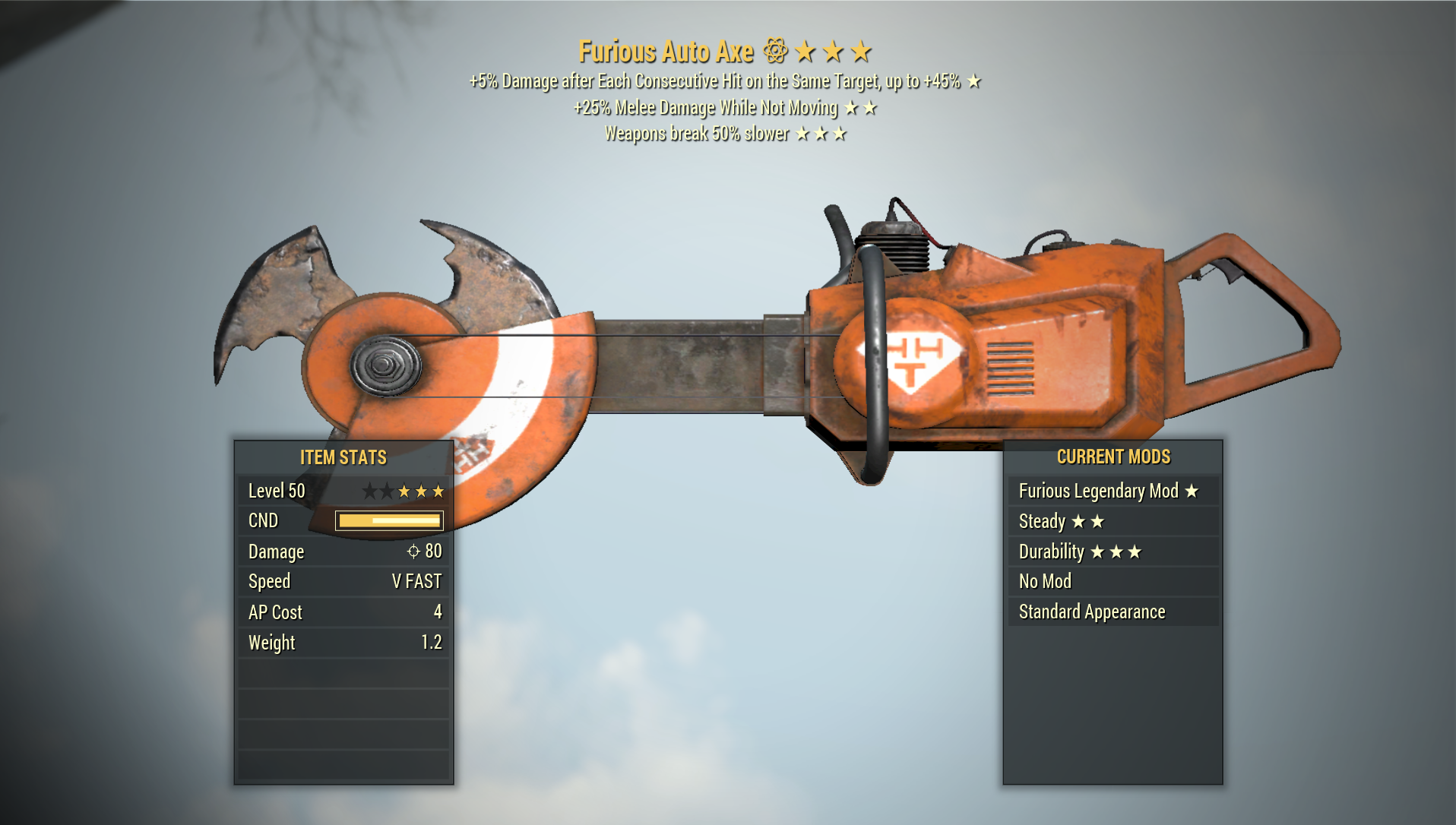Select the AP Cost row
This screenshot has width=1456, height=825.
pos(342,612)
